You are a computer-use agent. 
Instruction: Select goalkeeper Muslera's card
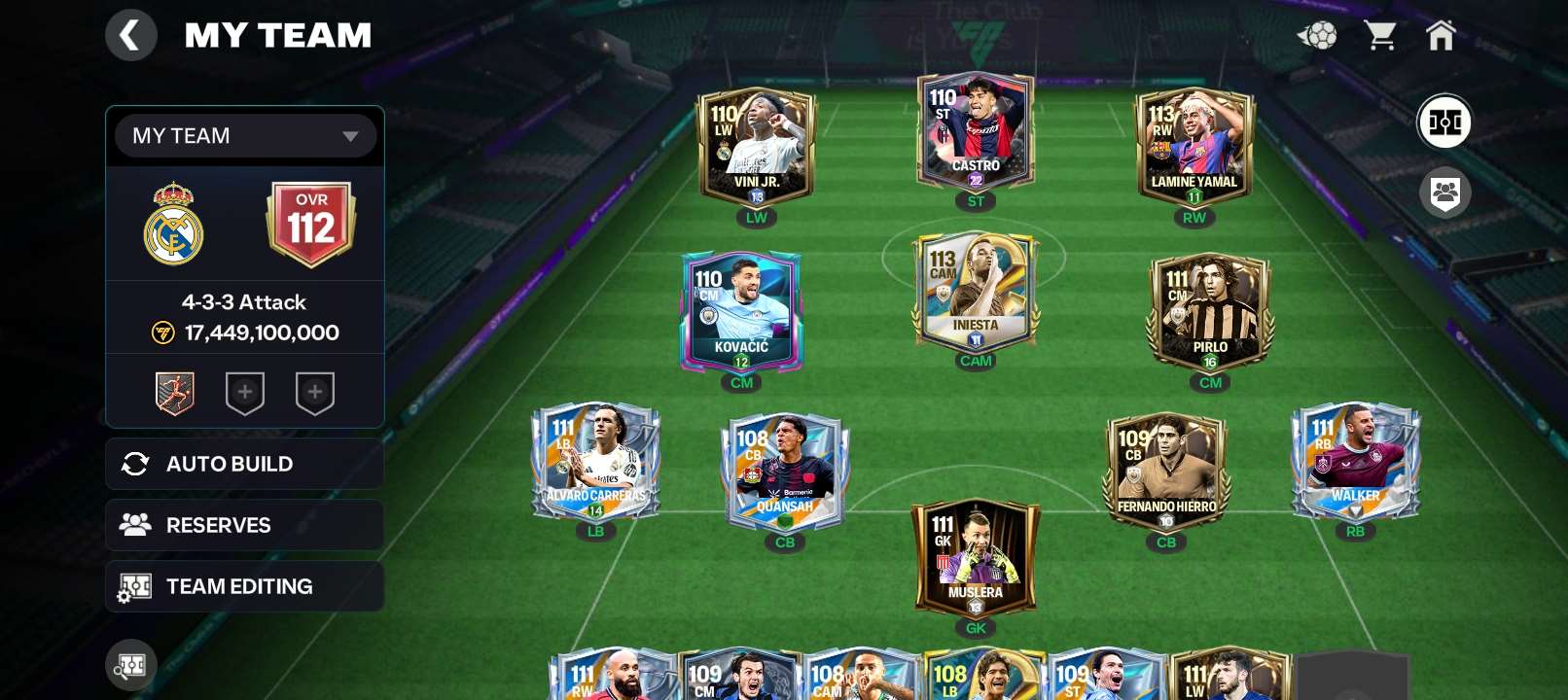pos(975,554)
